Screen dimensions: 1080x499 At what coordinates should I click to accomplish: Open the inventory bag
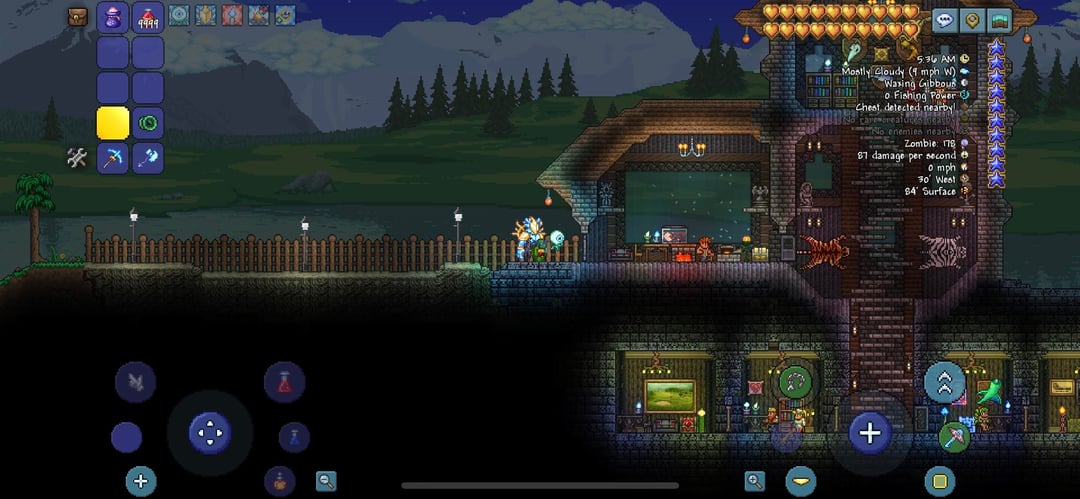(x=78, y=16)
